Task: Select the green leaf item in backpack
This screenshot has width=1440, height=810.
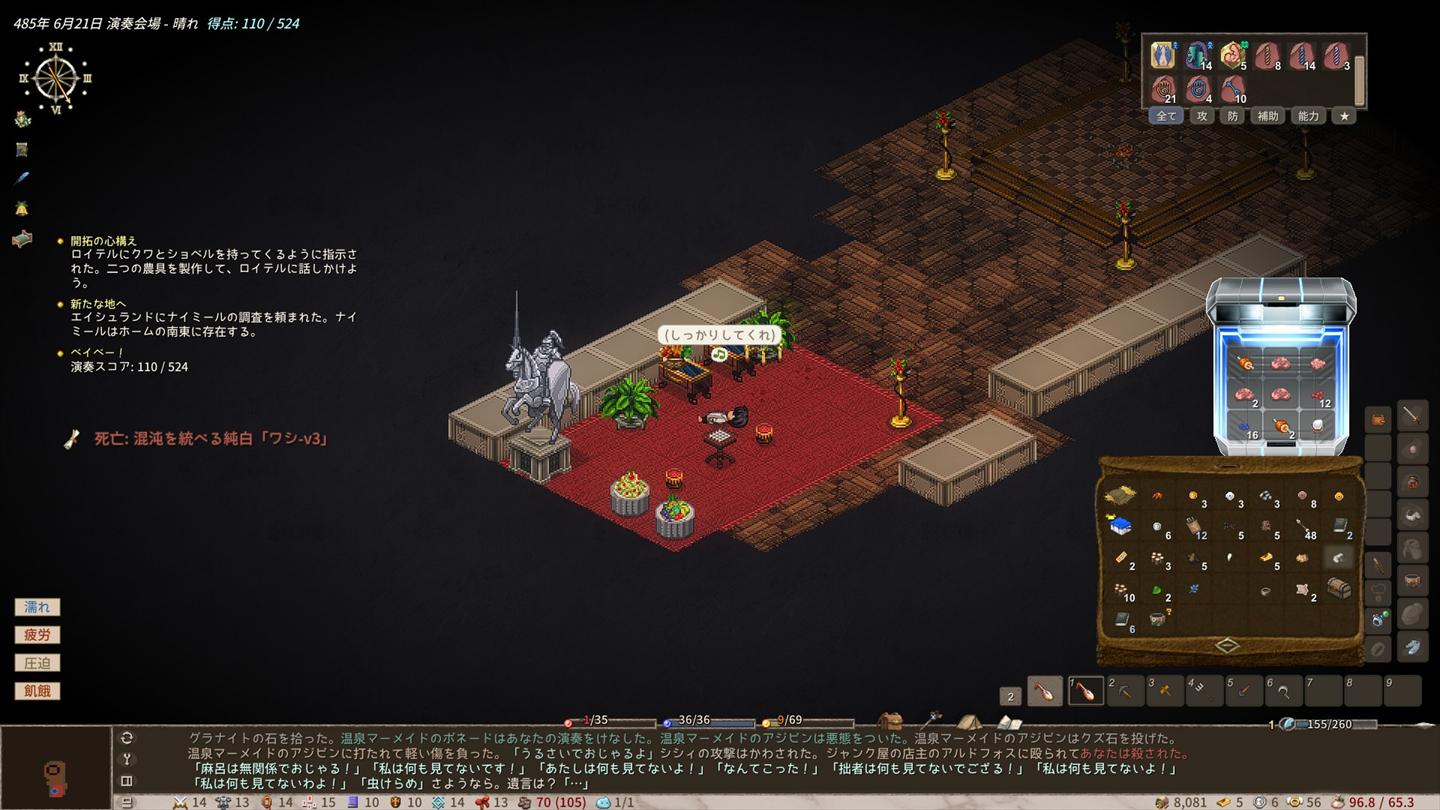Action: coord(1158,590)
